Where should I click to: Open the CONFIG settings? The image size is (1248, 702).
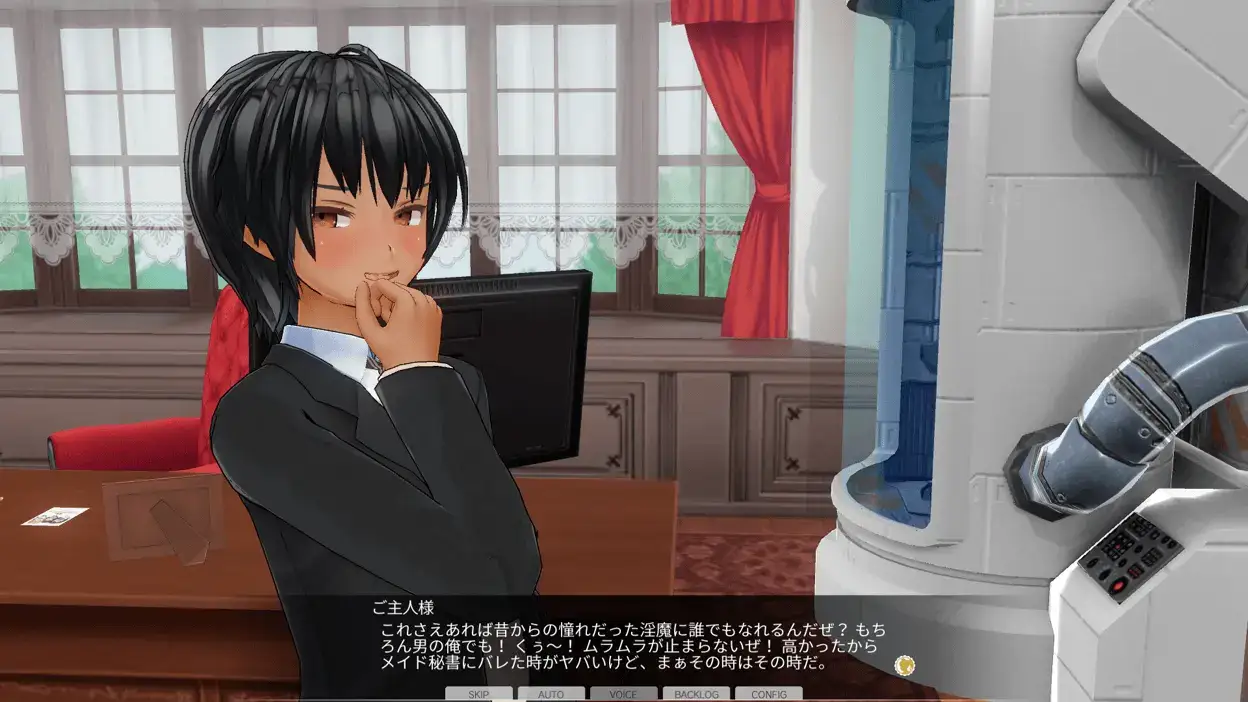pos(768,694)
